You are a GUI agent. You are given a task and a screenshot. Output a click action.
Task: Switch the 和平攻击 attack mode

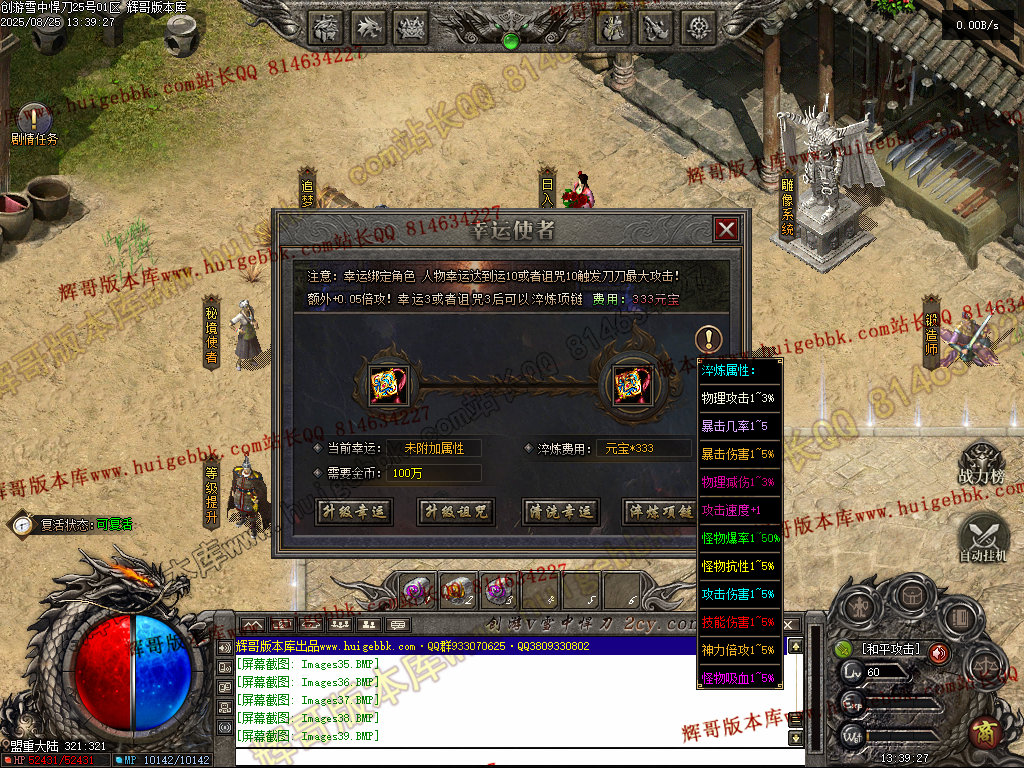pos(890,650)
